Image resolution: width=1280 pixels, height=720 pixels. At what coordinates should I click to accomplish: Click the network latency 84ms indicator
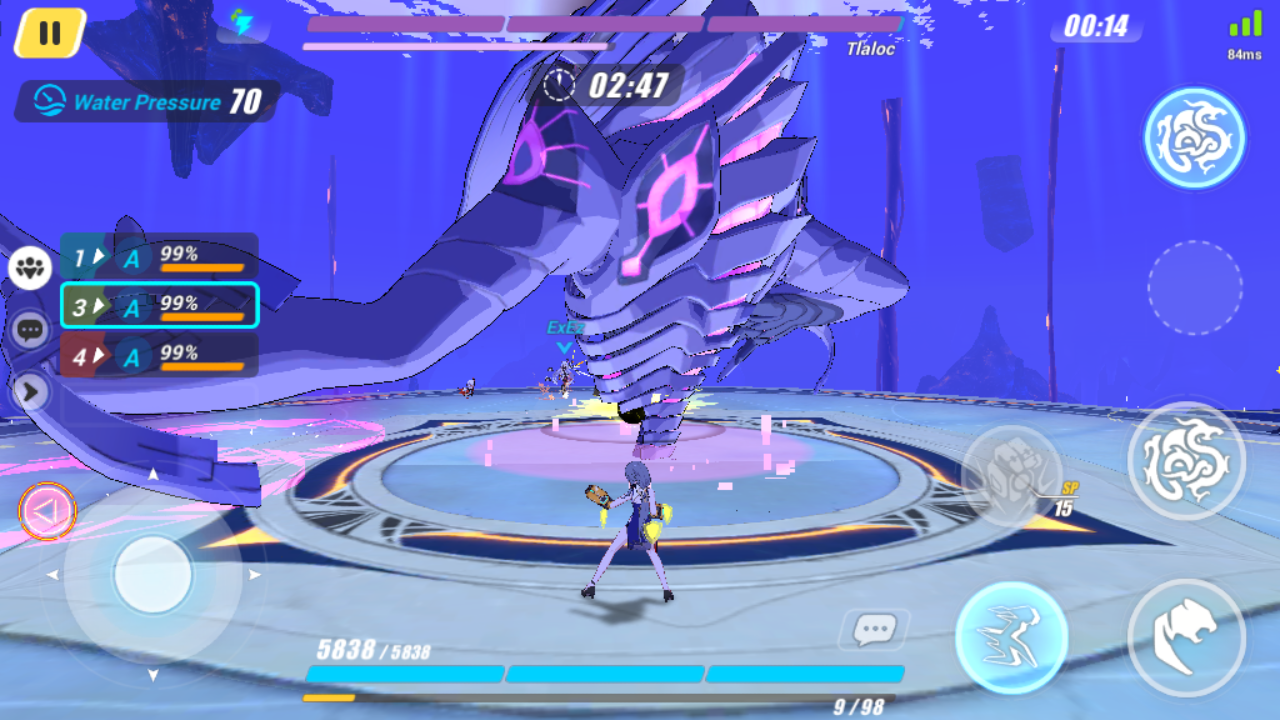point(1243,52)
